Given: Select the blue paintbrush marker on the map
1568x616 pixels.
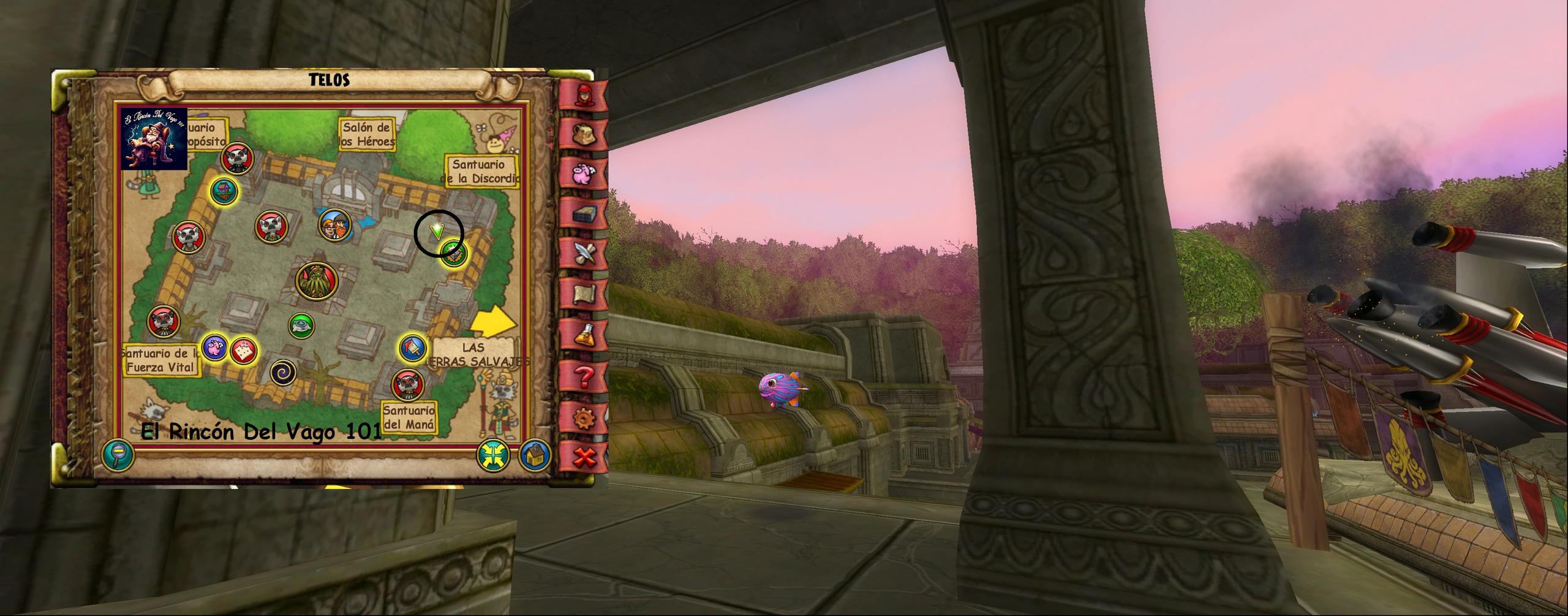Looking at the screenshot, I should pos(413,349).
